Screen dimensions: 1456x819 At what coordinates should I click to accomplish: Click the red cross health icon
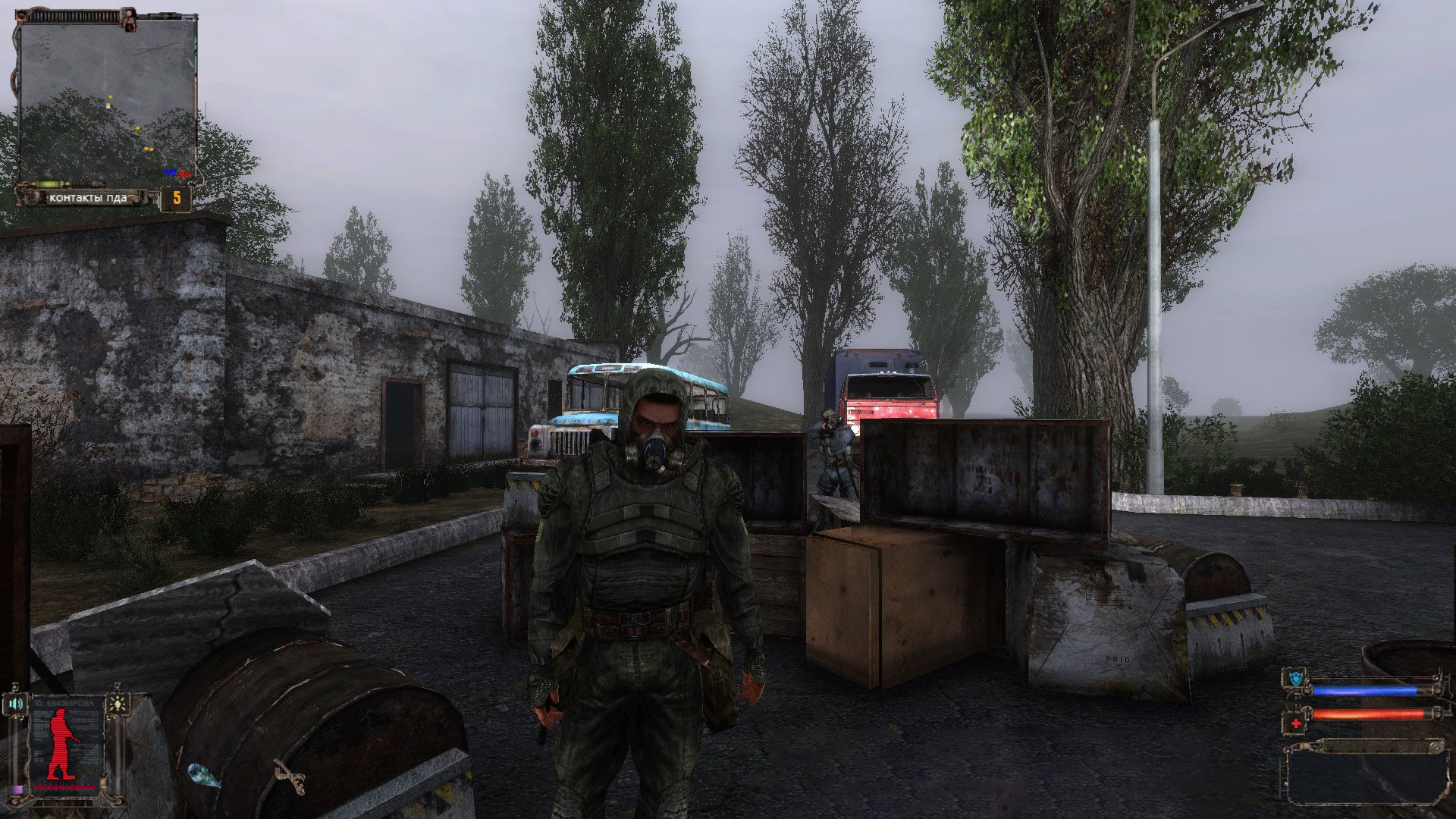click(1296, 723)
